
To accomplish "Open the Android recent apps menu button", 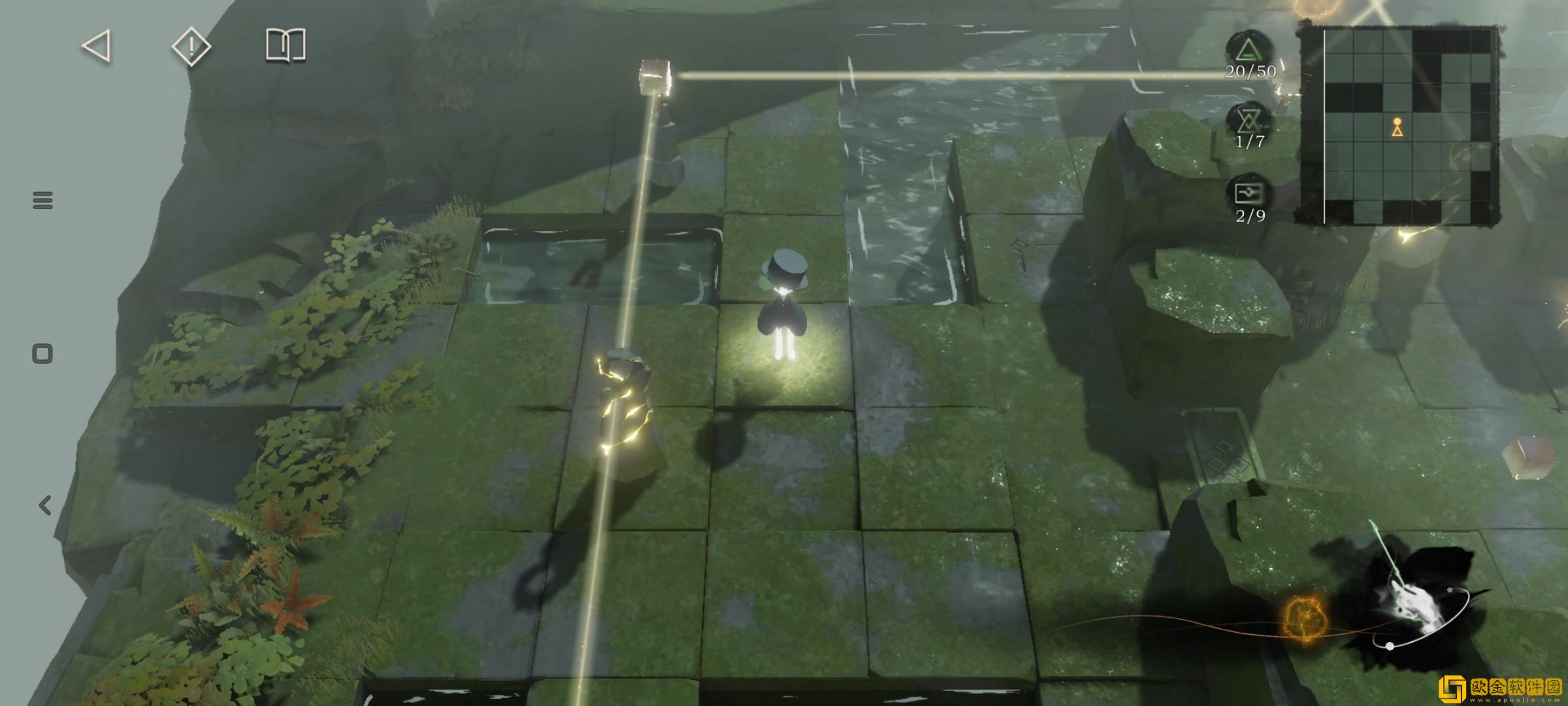I will [42, 201].
